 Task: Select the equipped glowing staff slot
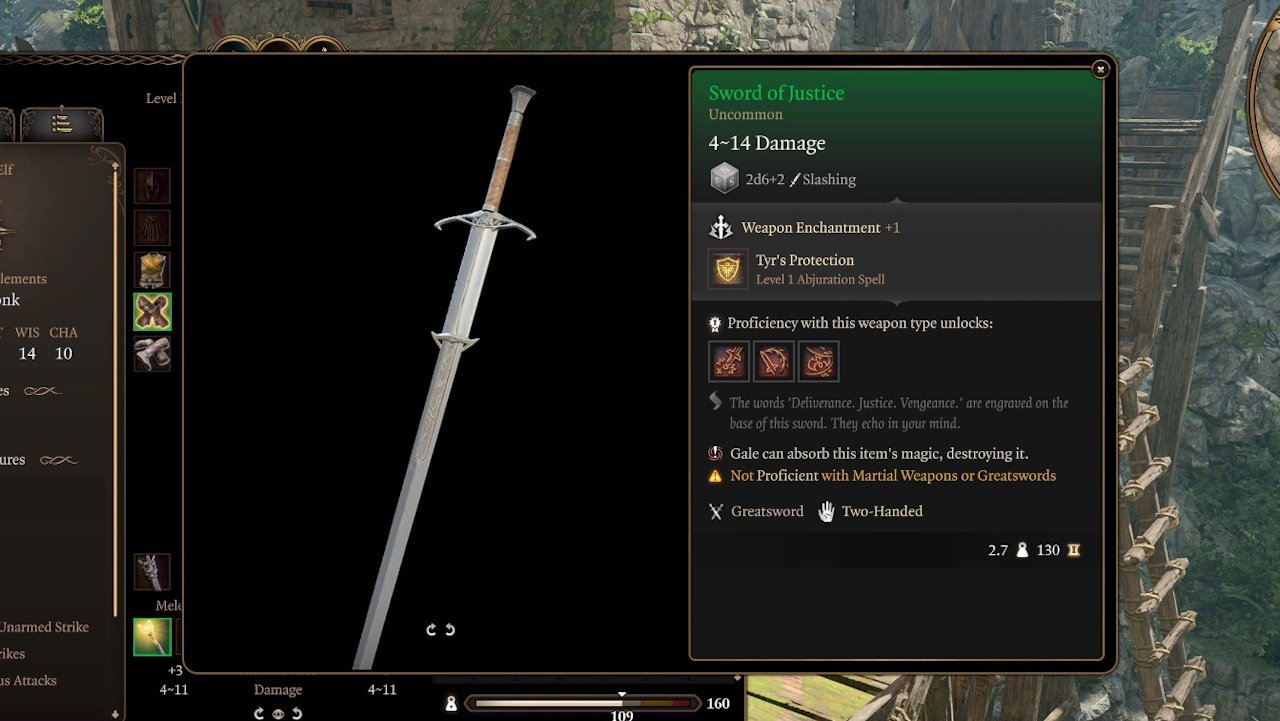click(x=152, y=635)
